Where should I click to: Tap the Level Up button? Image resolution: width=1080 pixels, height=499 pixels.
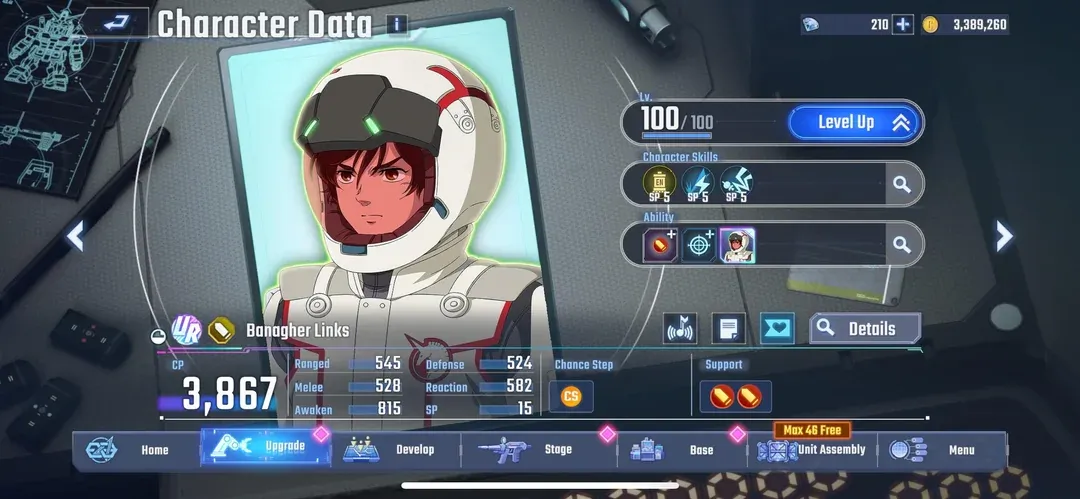click(x=853, y=123)
